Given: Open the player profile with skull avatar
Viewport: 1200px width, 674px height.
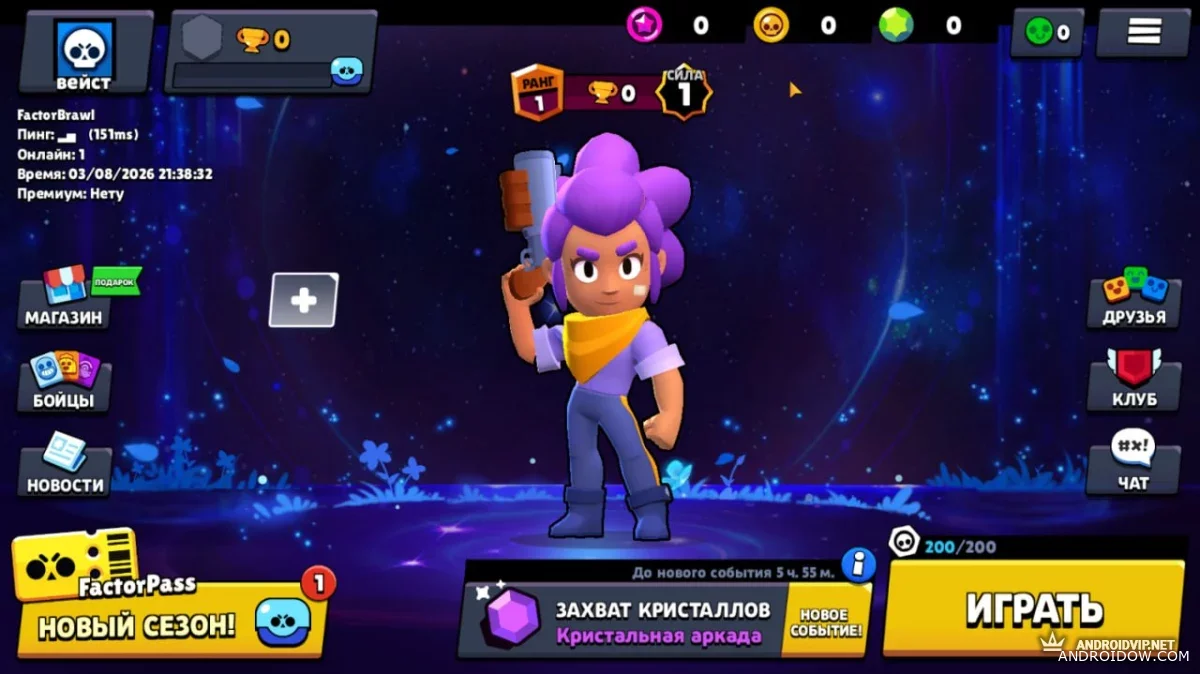Looking at the screenshot, I should click(84, 52).
